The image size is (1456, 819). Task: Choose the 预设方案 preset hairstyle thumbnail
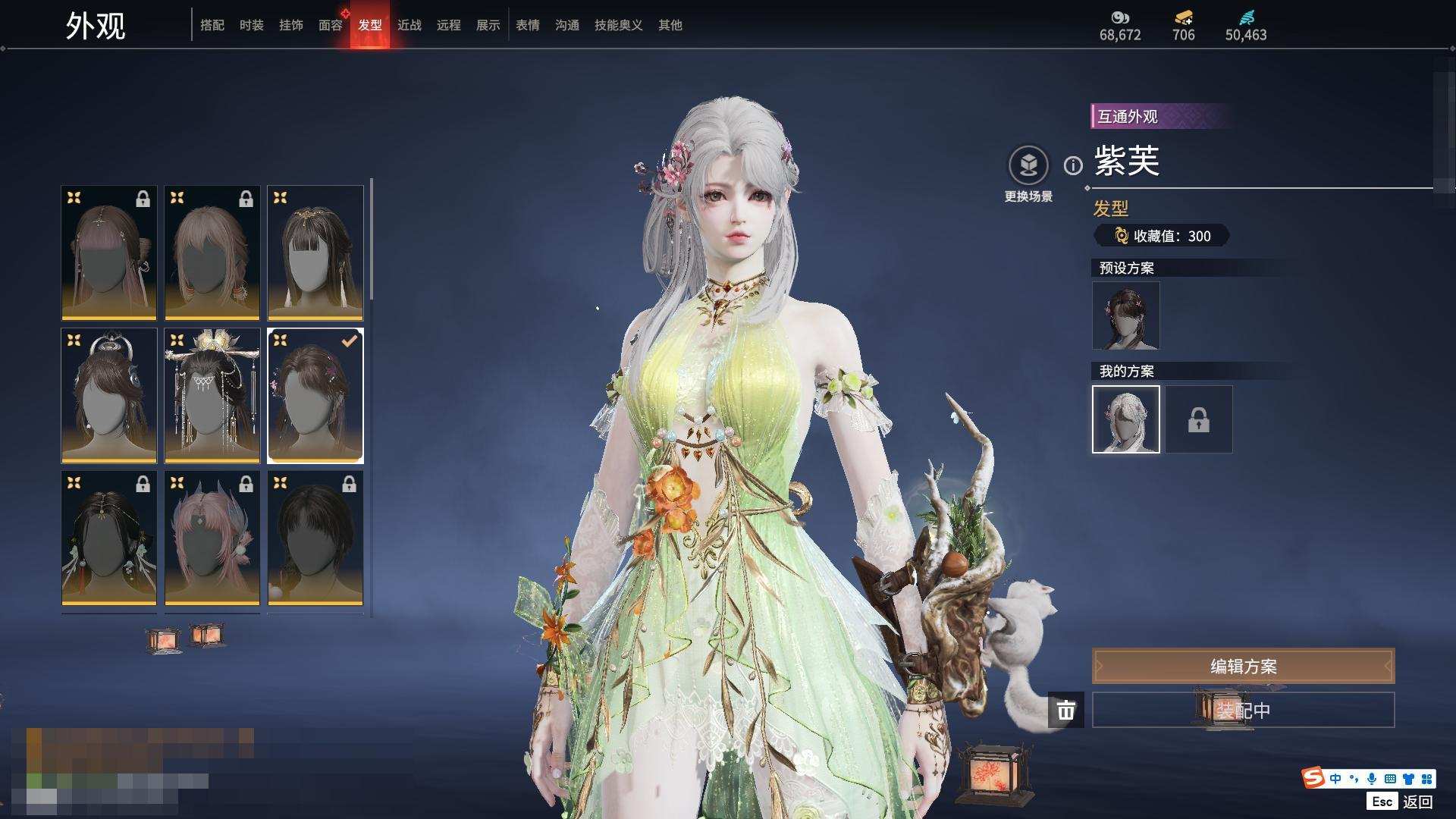[x=1125, y=315]
